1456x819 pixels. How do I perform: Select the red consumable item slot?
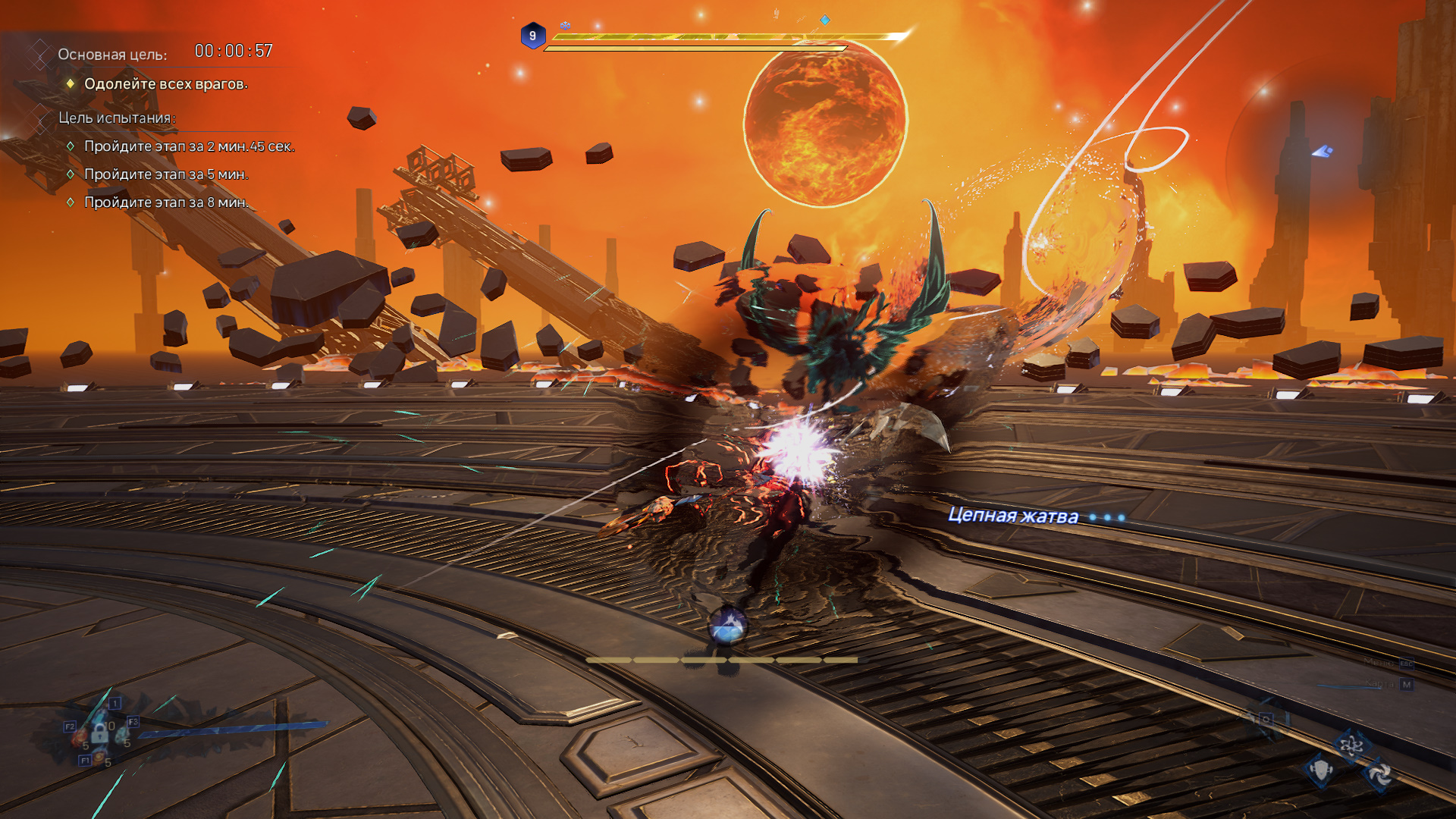pos(80,736)
